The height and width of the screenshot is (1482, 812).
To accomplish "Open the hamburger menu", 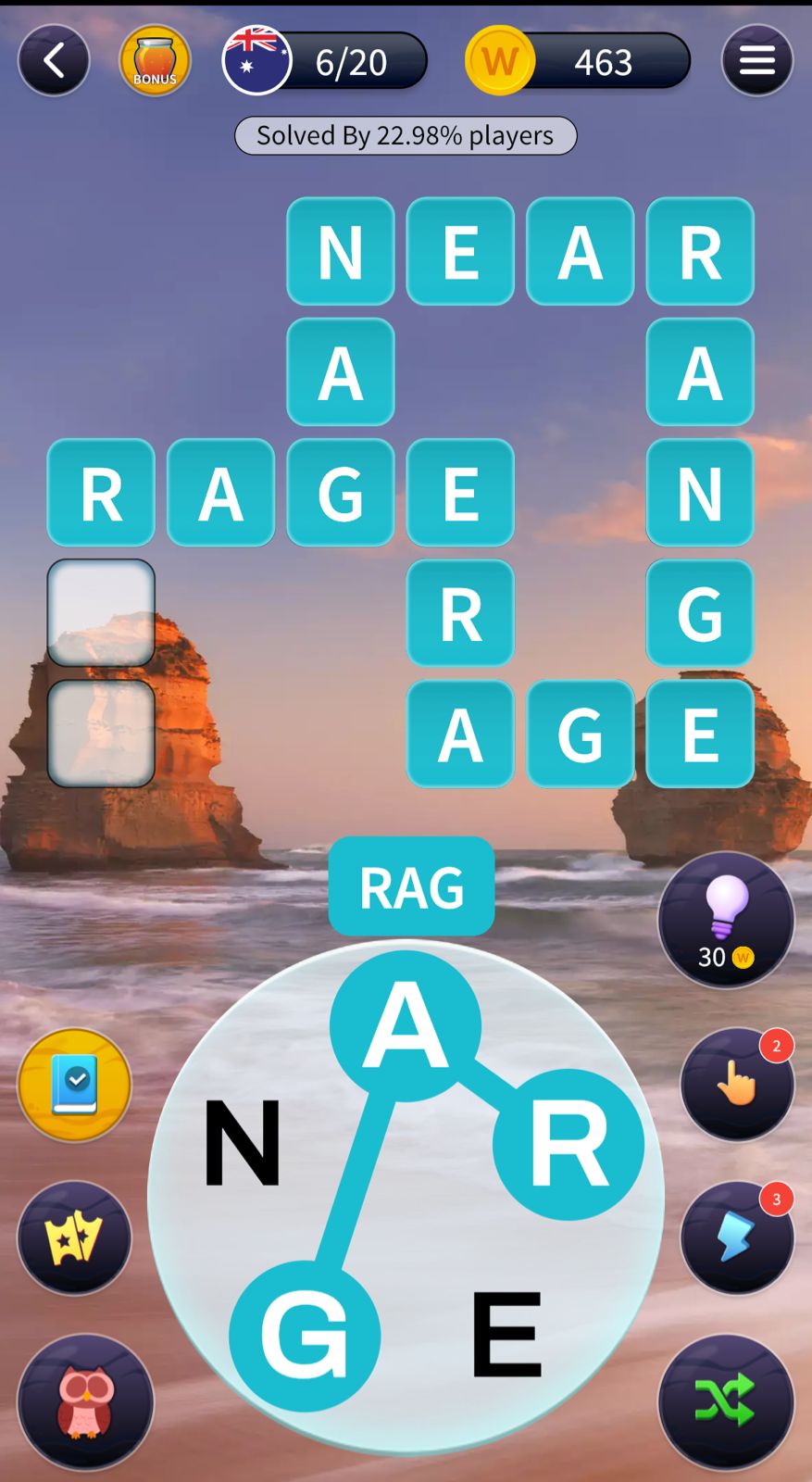I will pyautogui.click(x=756, y=61).
